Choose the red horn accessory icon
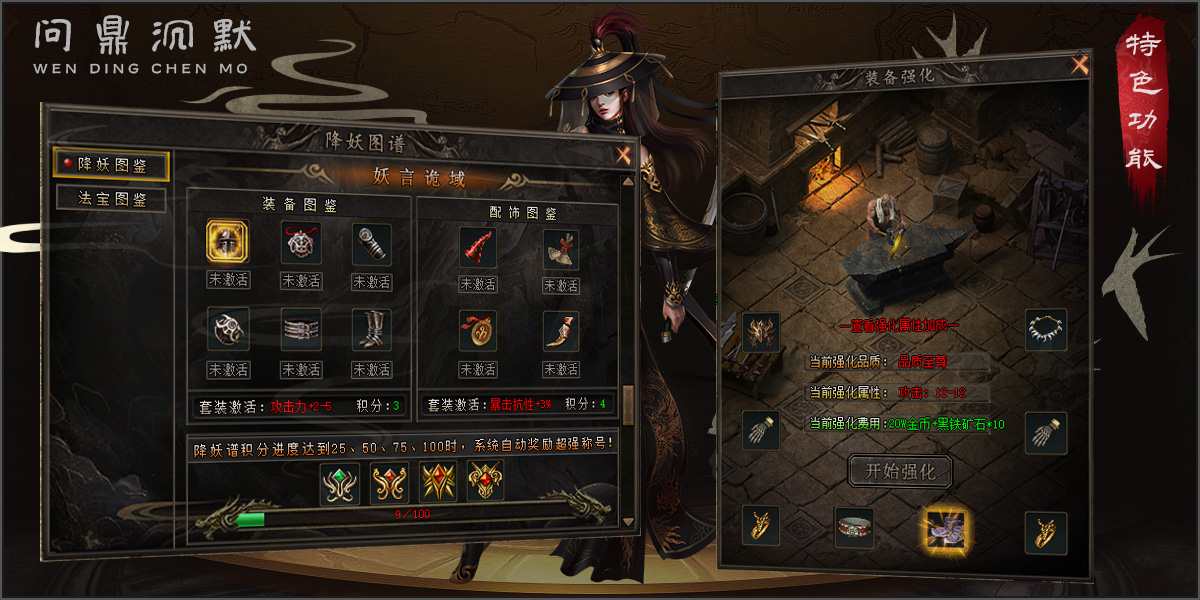1200x600 pixels. point(478,247)
